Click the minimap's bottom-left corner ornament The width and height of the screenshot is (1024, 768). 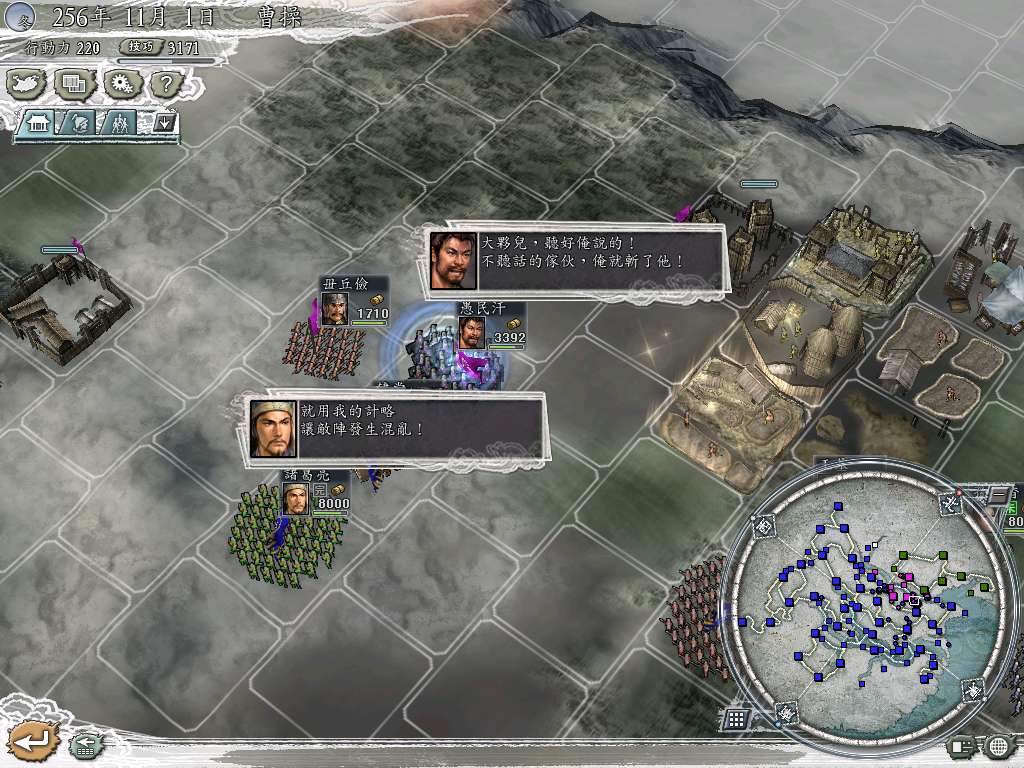tap(788, 712)
